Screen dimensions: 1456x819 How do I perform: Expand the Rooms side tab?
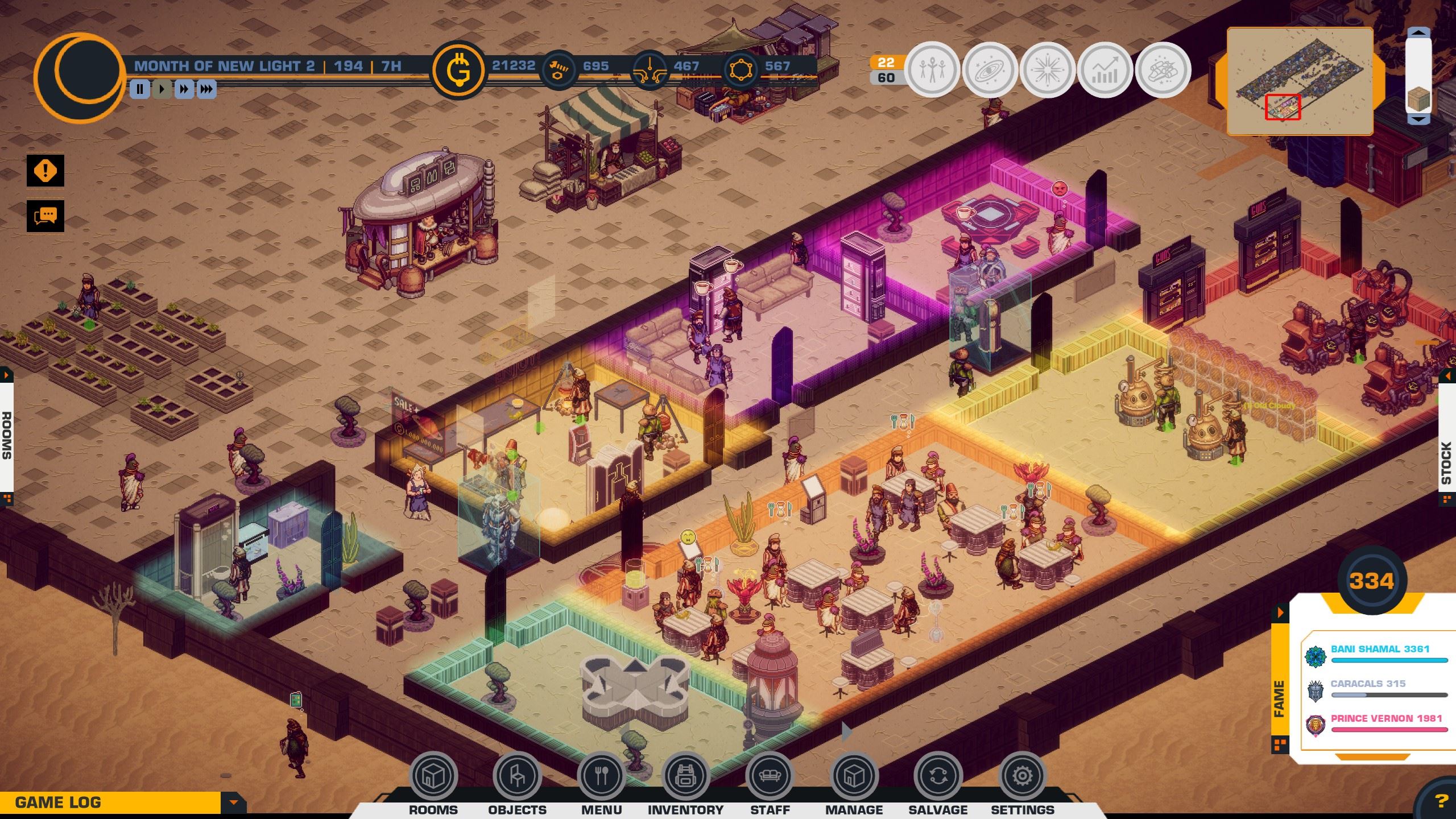tap(6, 435)
